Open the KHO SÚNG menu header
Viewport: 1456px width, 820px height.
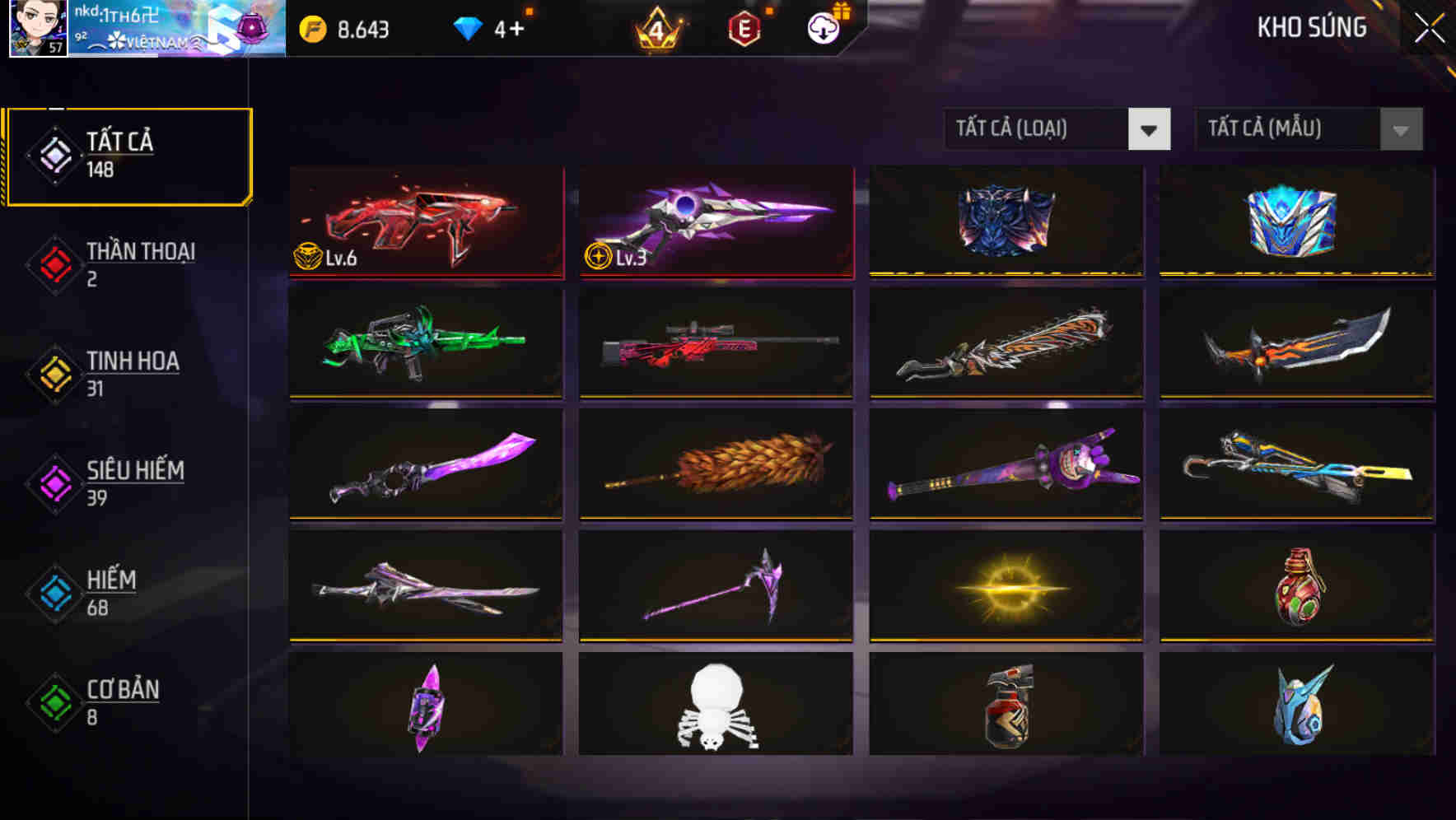coord(1313,27)
